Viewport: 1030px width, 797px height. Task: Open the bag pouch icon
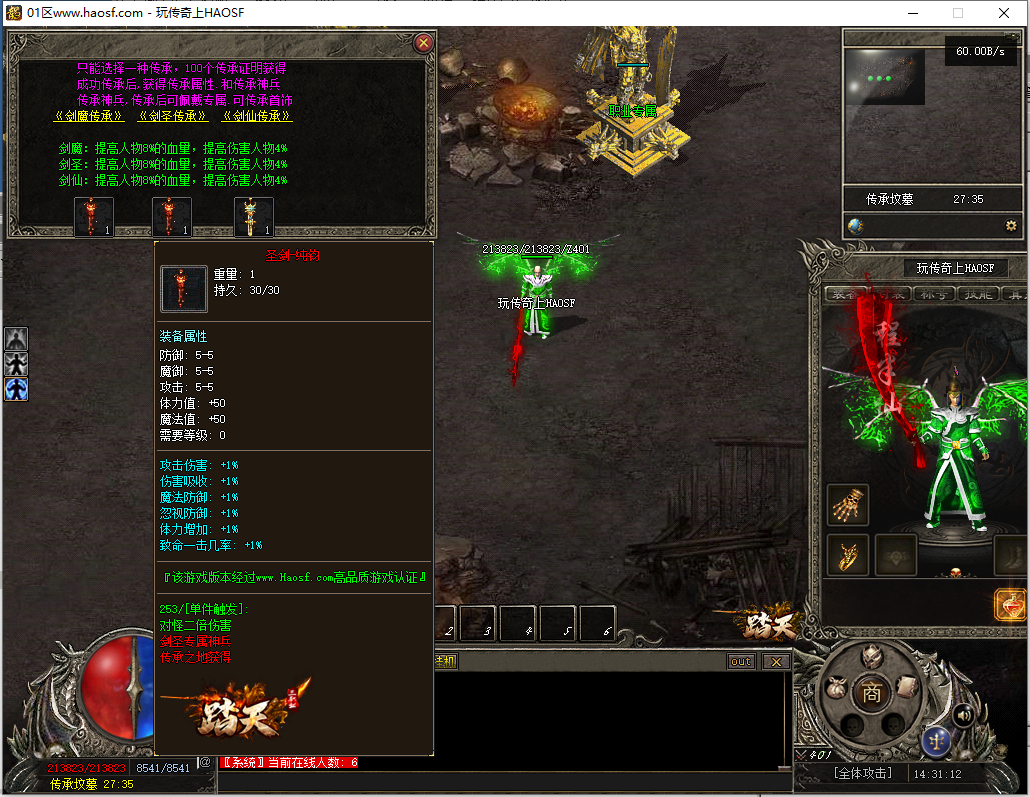coord(835,689)
